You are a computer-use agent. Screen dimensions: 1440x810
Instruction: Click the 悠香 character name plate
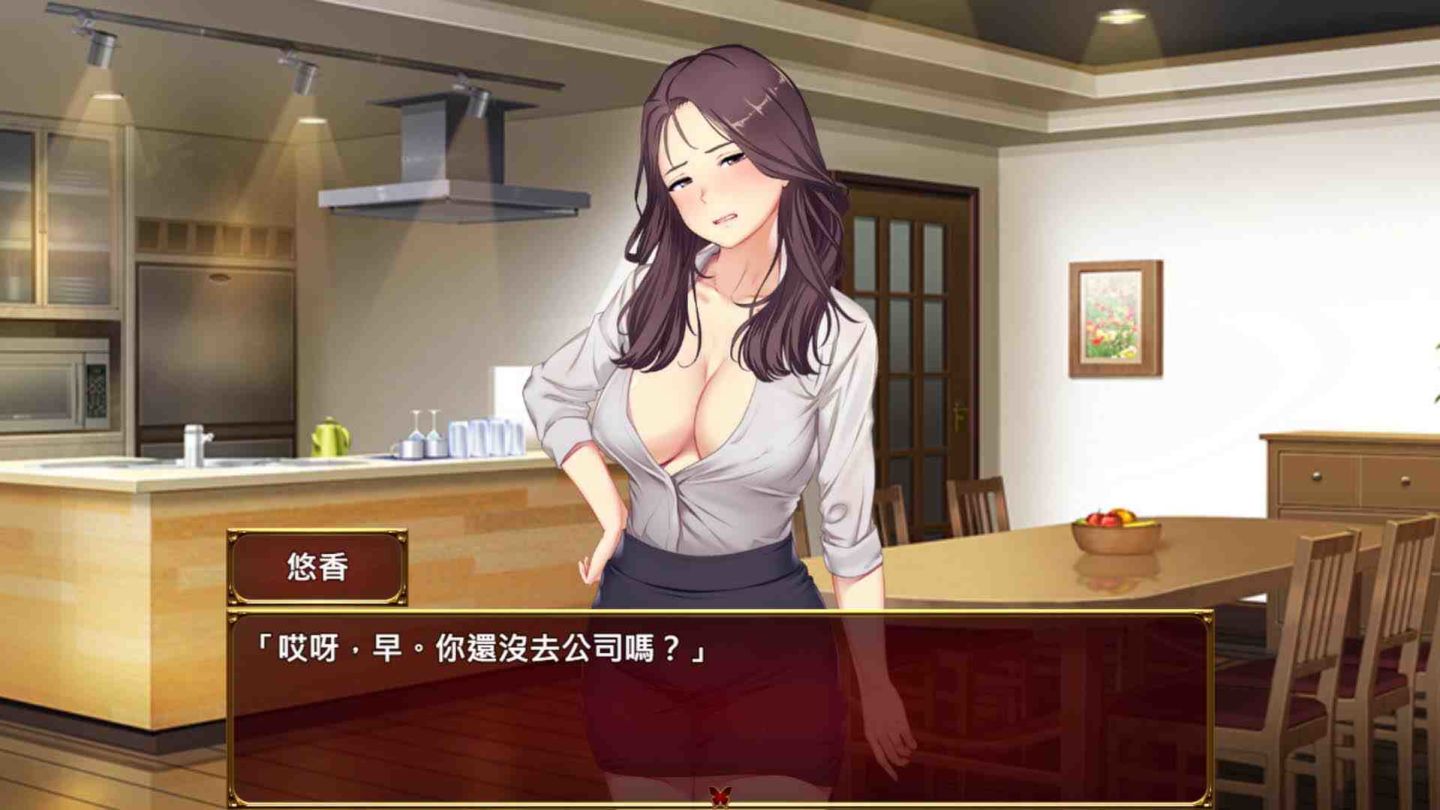(319, 564)
